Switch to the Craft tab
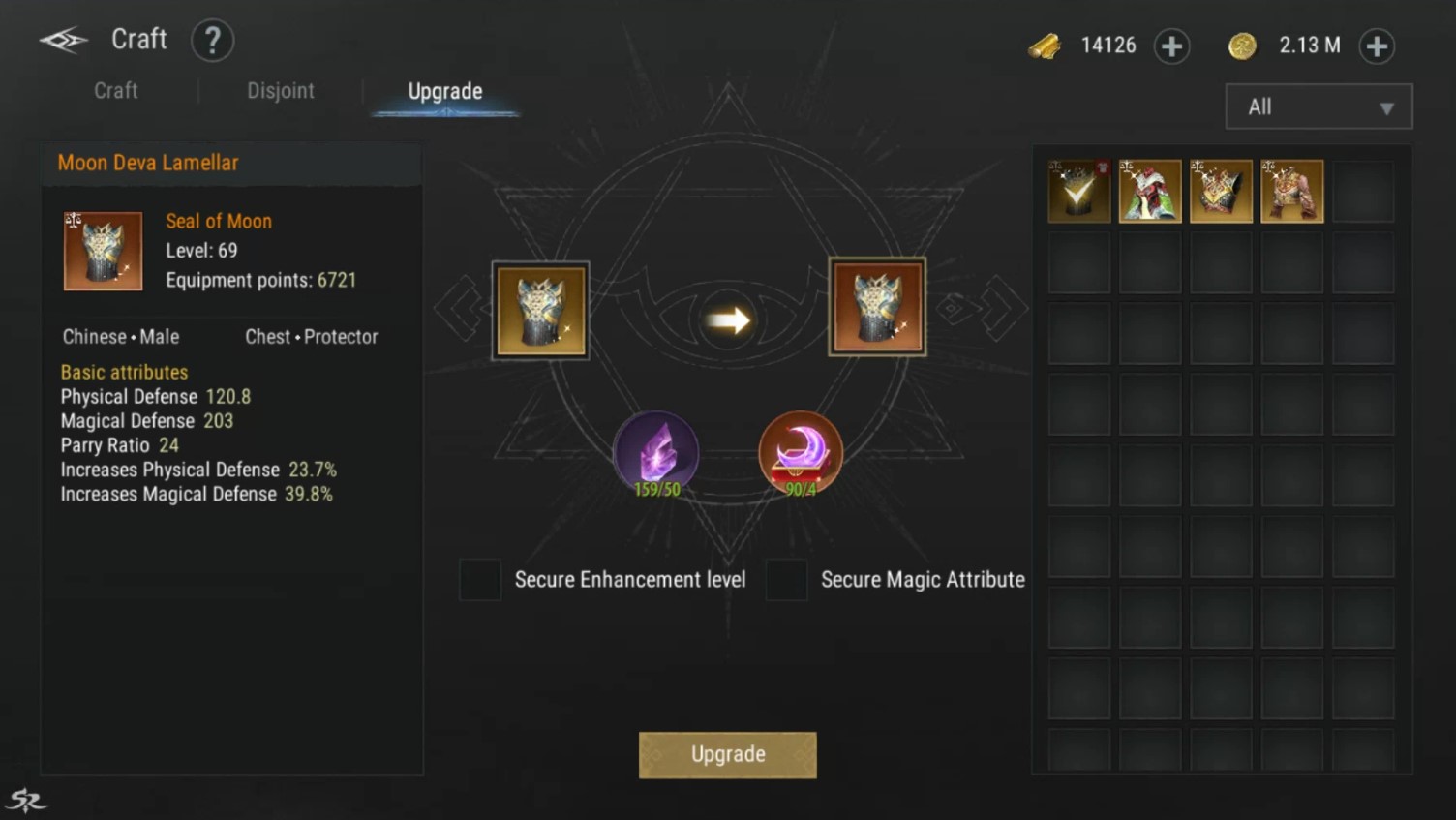This screenshot has width=1456, height=820. [x=115, y=91]
